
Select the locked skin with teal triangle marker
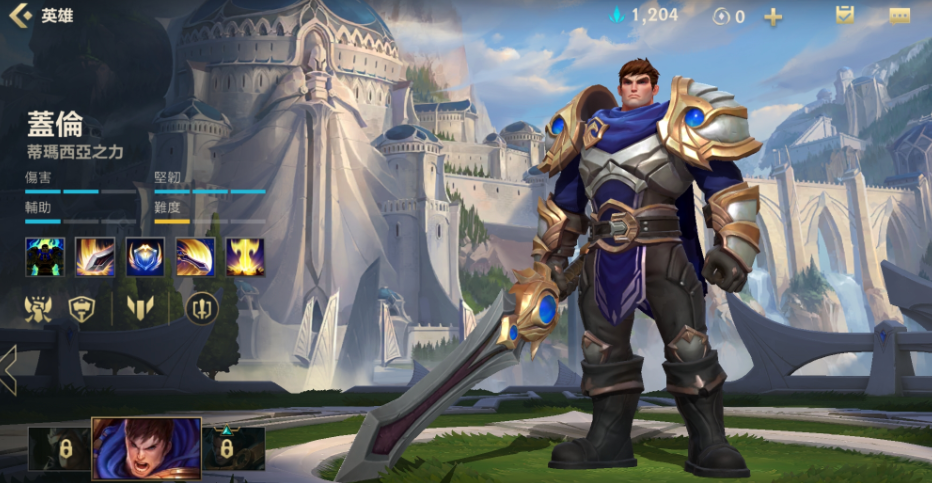[234, 450]
